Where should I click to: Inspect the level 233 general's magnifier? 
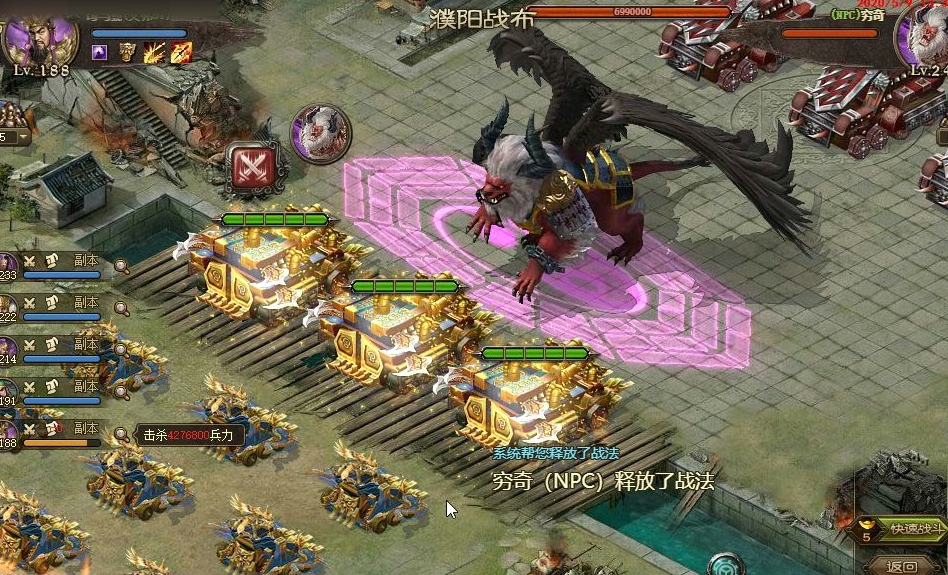tap(121, 266)
